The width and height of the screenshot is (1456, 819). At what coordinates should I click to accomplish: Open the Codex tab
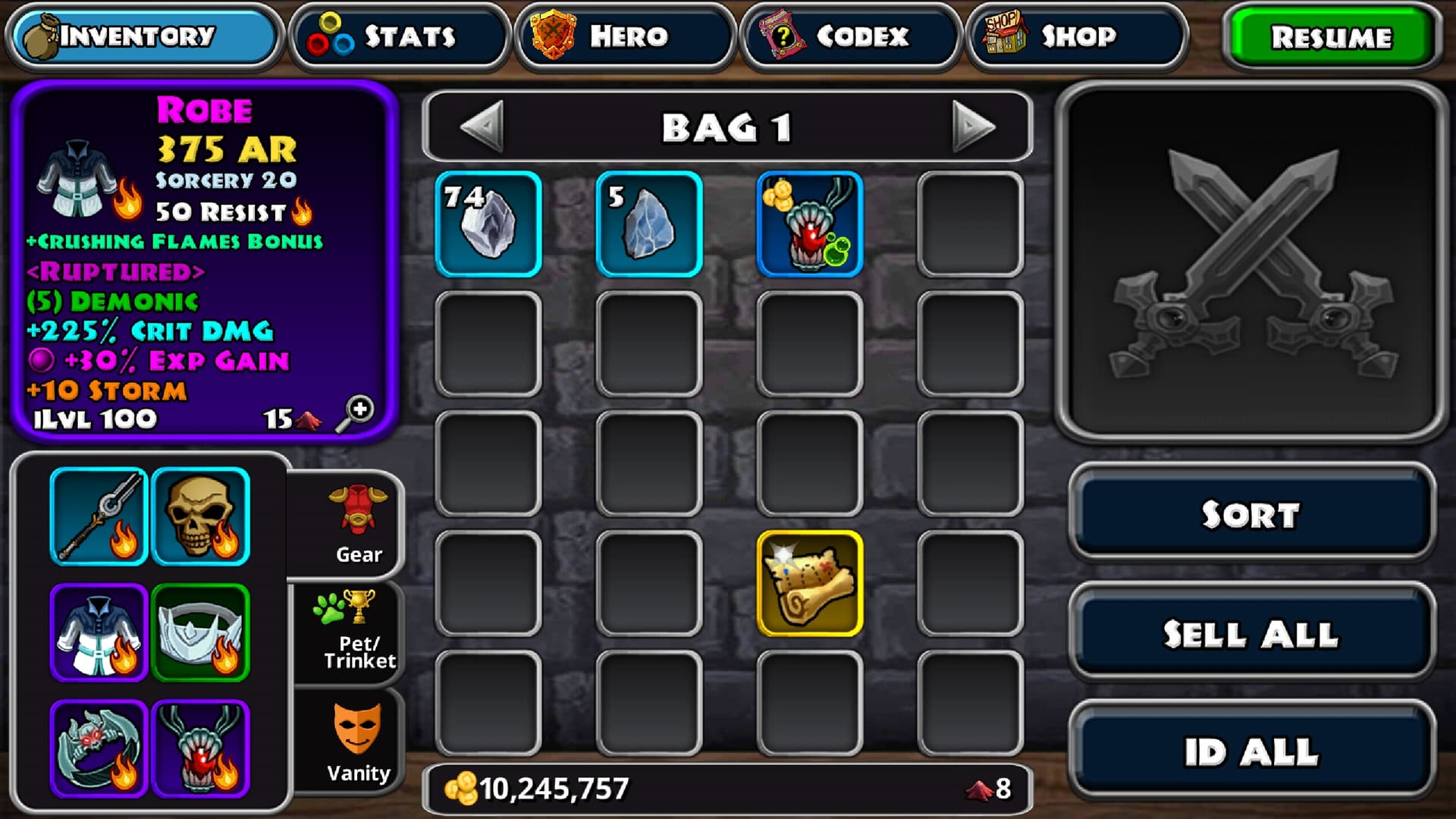850,36
